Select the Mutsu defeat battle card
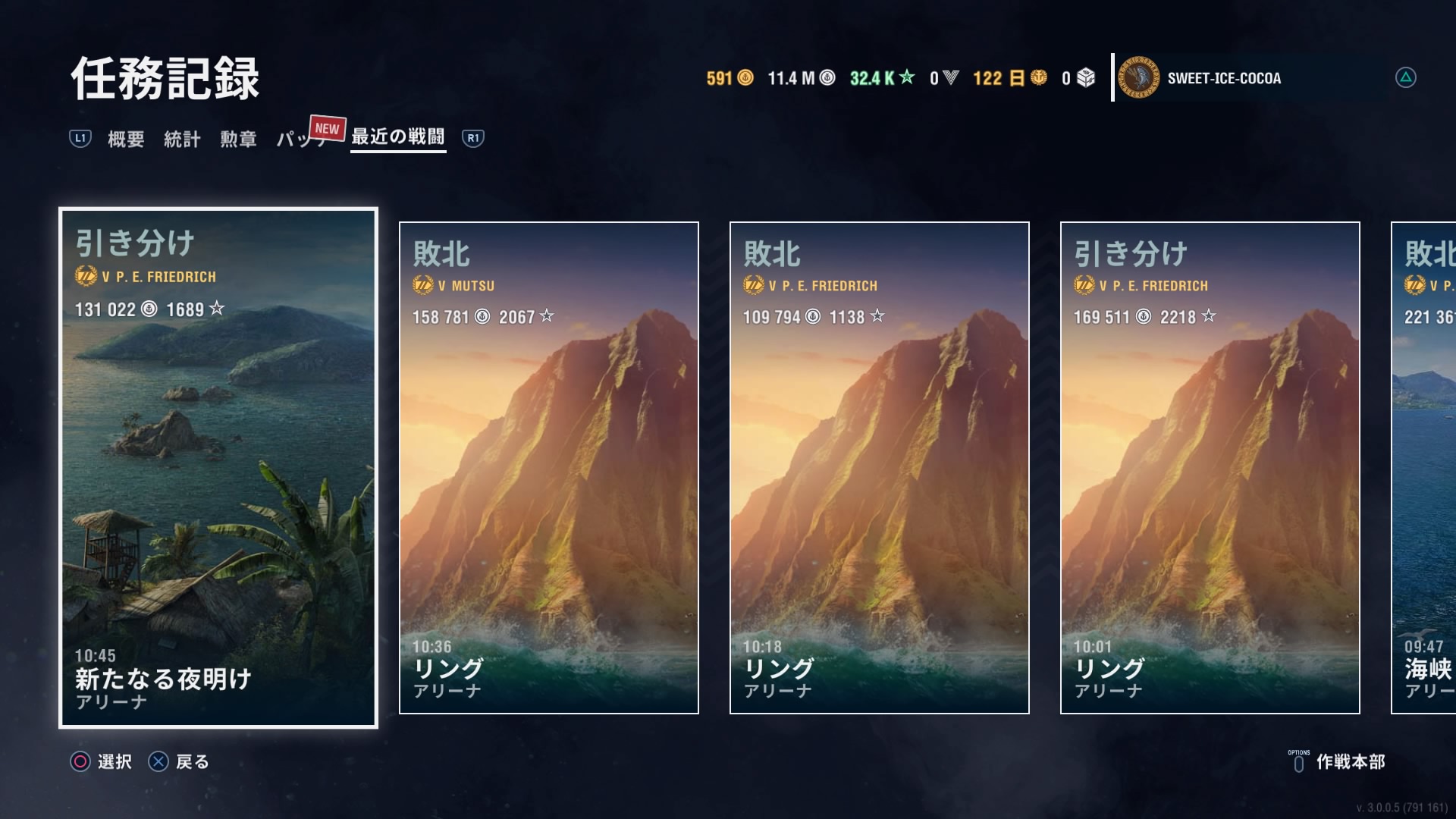Image resolution: width=1456 pixels, height=819 pixels. click(x=548, y=467)
